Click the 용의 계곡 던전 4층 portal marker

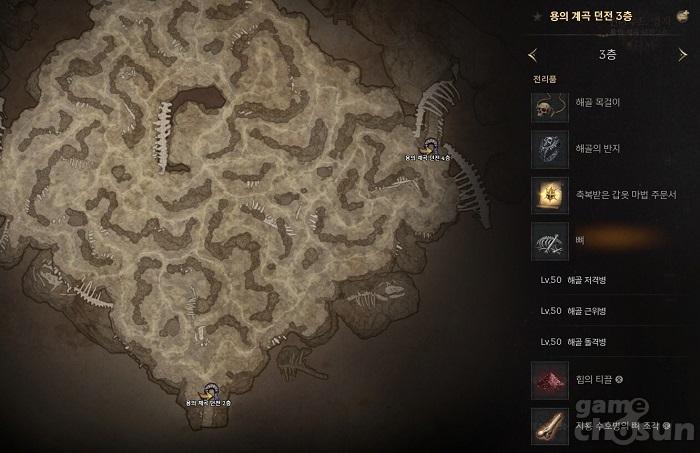[x=429, y=147]
